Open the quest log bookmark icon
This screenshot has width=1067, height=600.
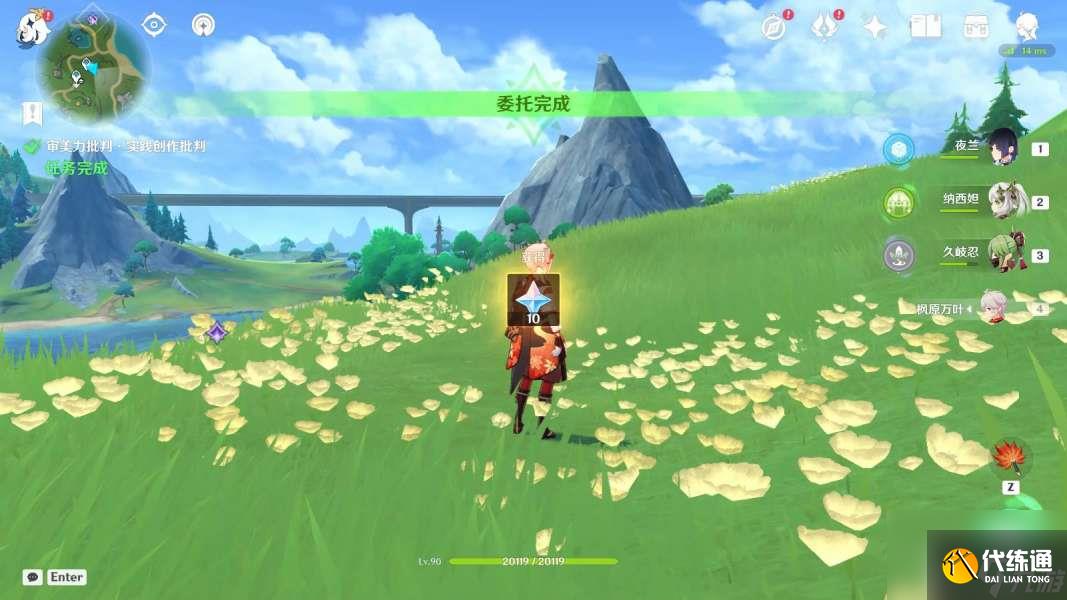click(x=32, y=113)
